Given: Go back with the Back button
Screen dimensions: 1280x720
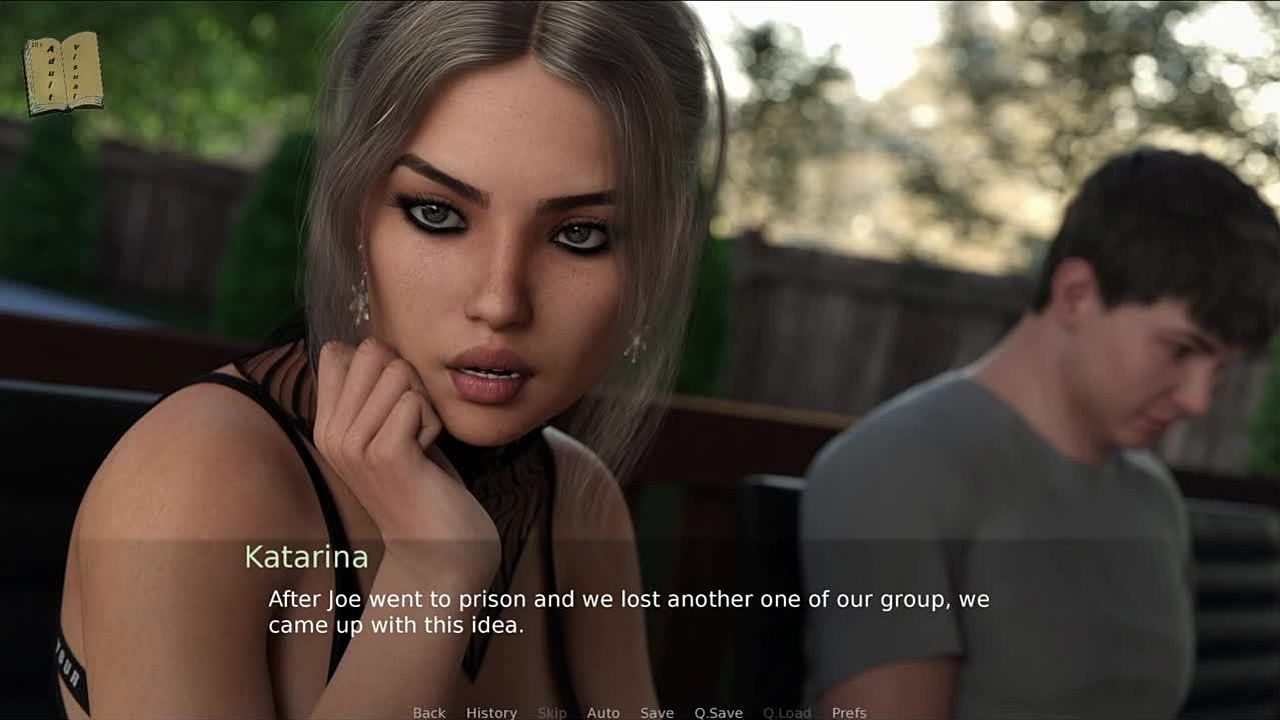Looking at the screenshot, I should [429, 712].
